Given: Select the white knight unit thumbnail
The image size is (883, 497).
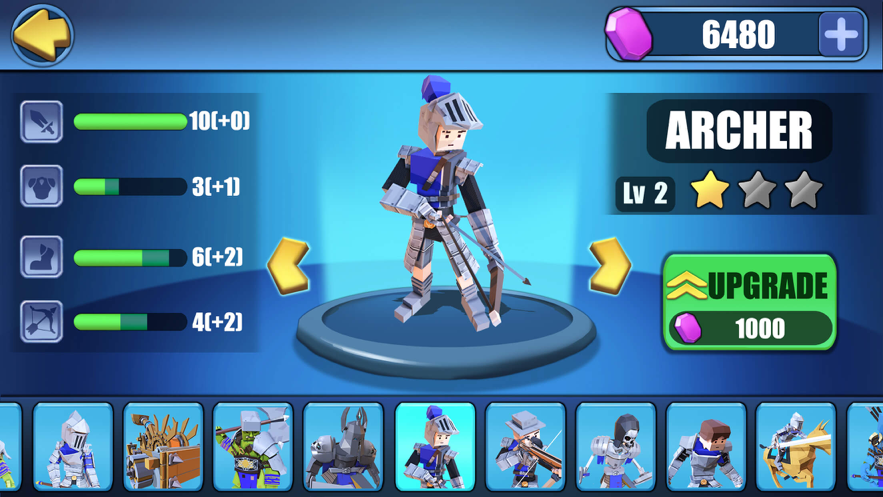Looking at the screenshot, I should pos(73,447).
